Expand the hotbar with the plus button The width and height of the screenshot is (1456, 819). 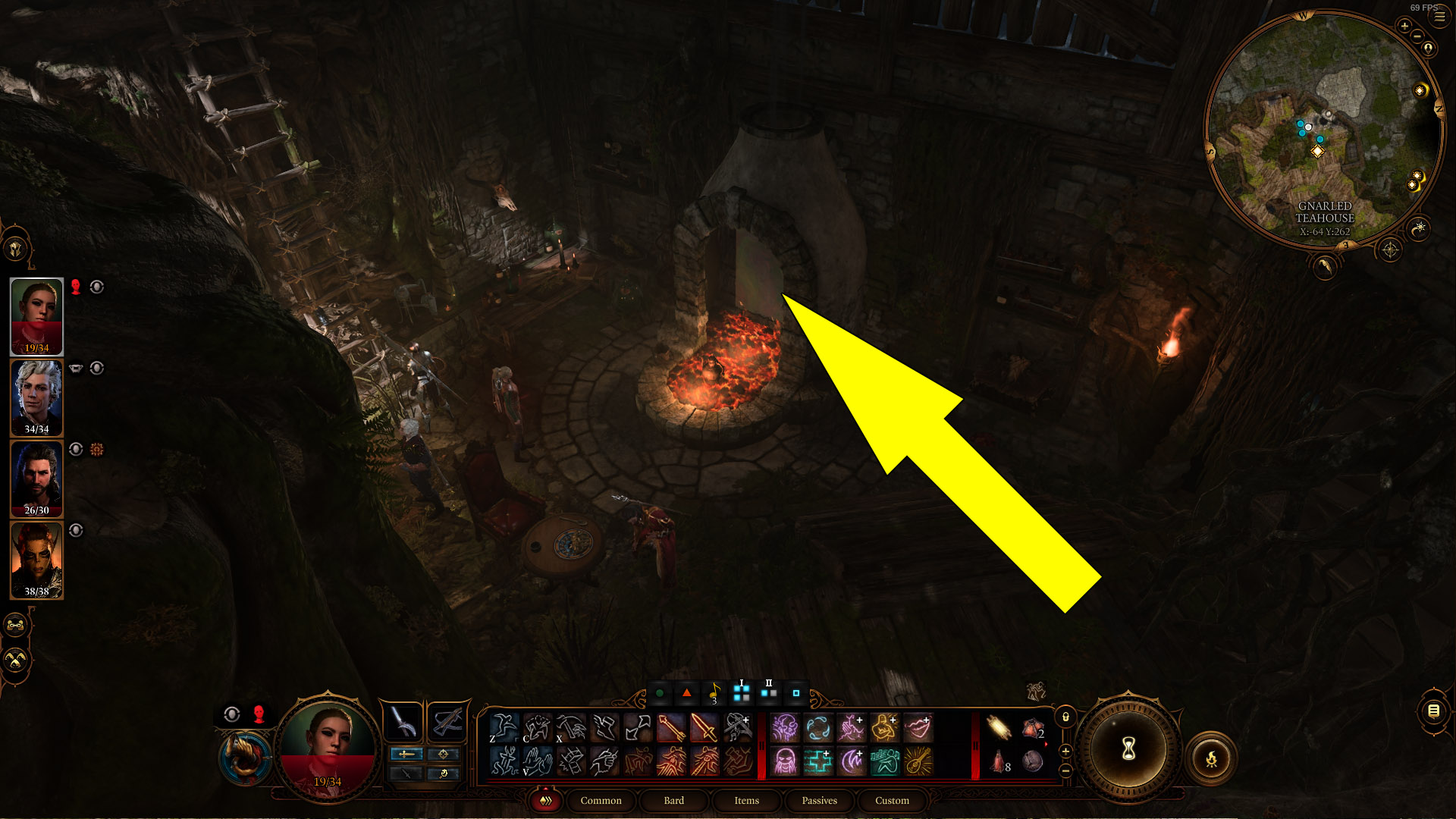pyautogui.click(x=1065, y=752)
